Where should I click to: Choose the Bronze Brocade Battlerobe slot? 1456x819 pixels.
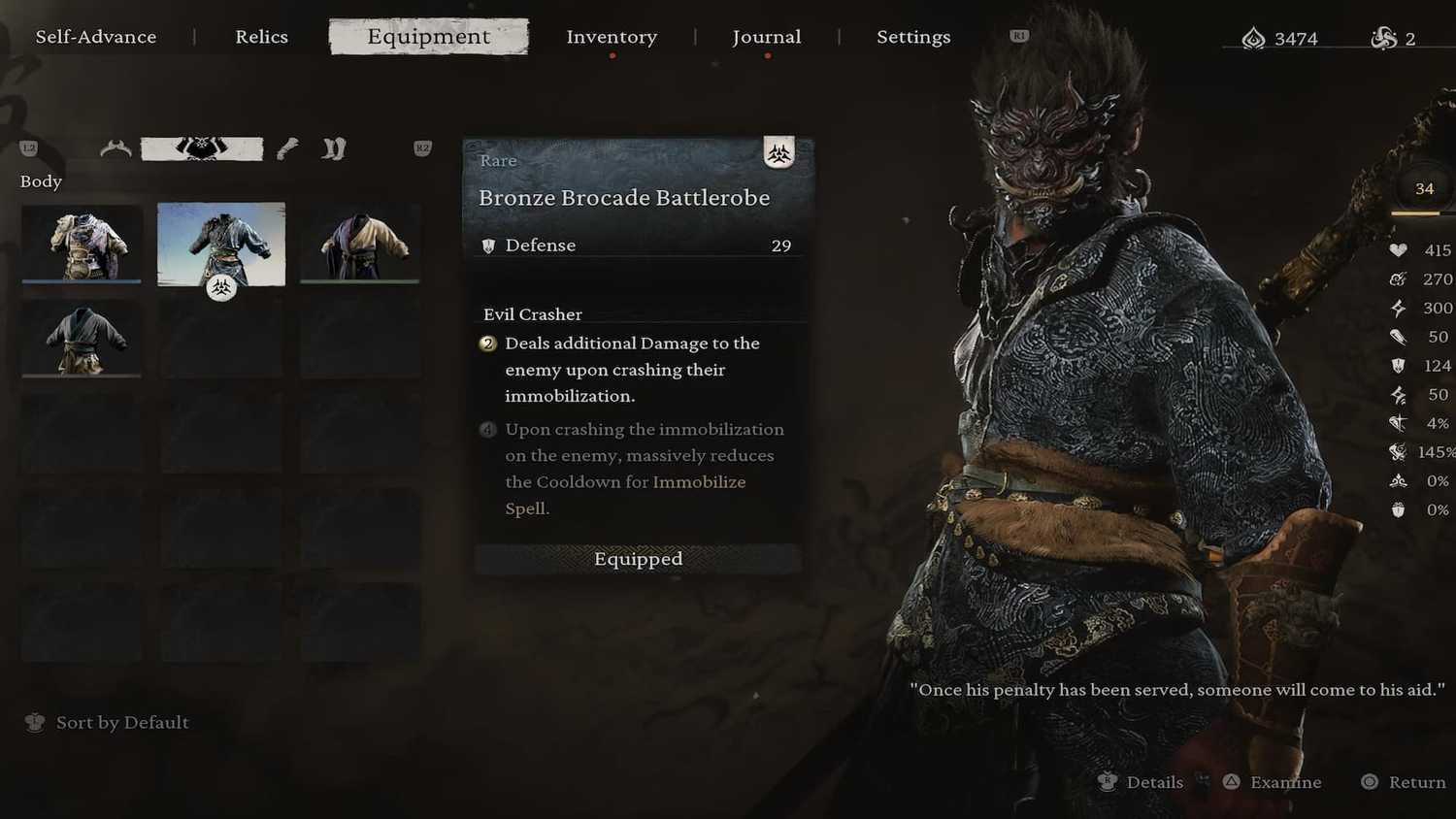coord(221,244)
